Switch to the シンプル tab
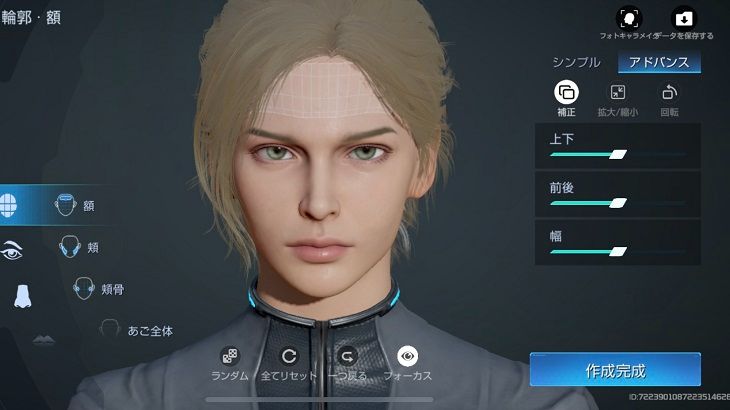 click(x=576, y=62)
